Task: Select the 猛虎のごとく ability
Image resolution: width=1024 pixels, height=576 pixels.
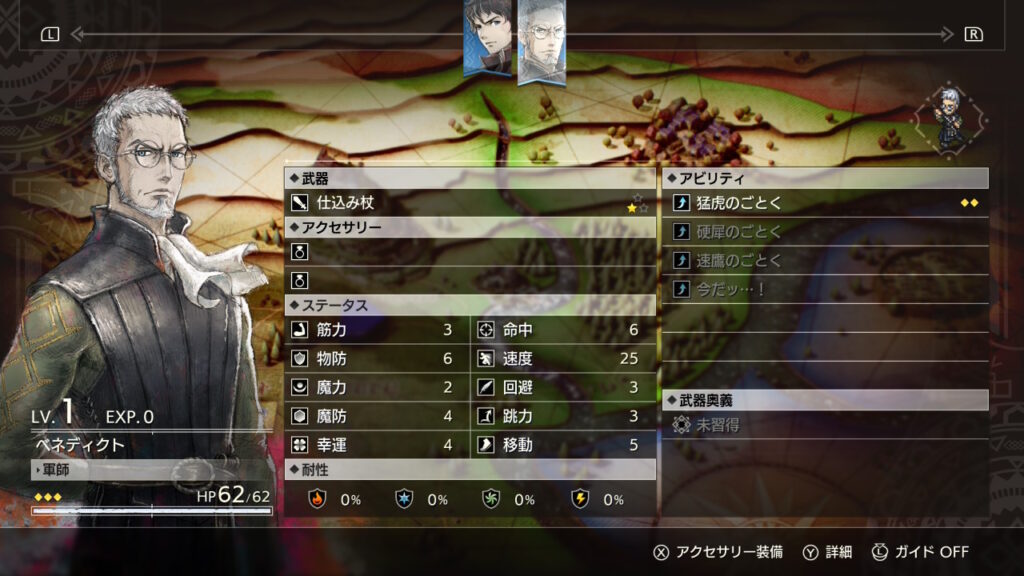Action: tap(824, 203)
